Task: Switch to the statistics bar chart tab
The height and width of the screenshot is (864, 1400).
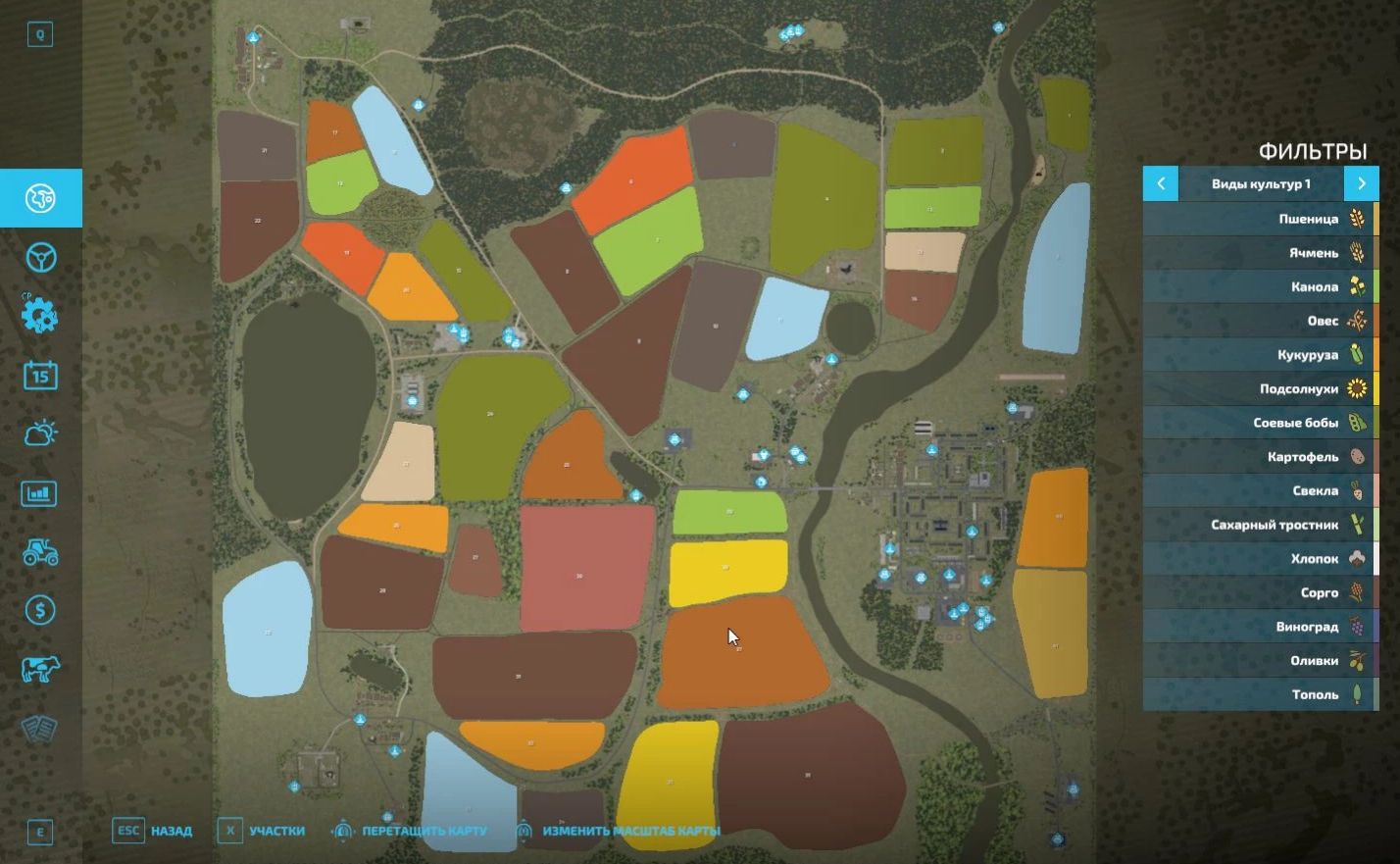Action: pyautogui.click(x=40, y=493)
